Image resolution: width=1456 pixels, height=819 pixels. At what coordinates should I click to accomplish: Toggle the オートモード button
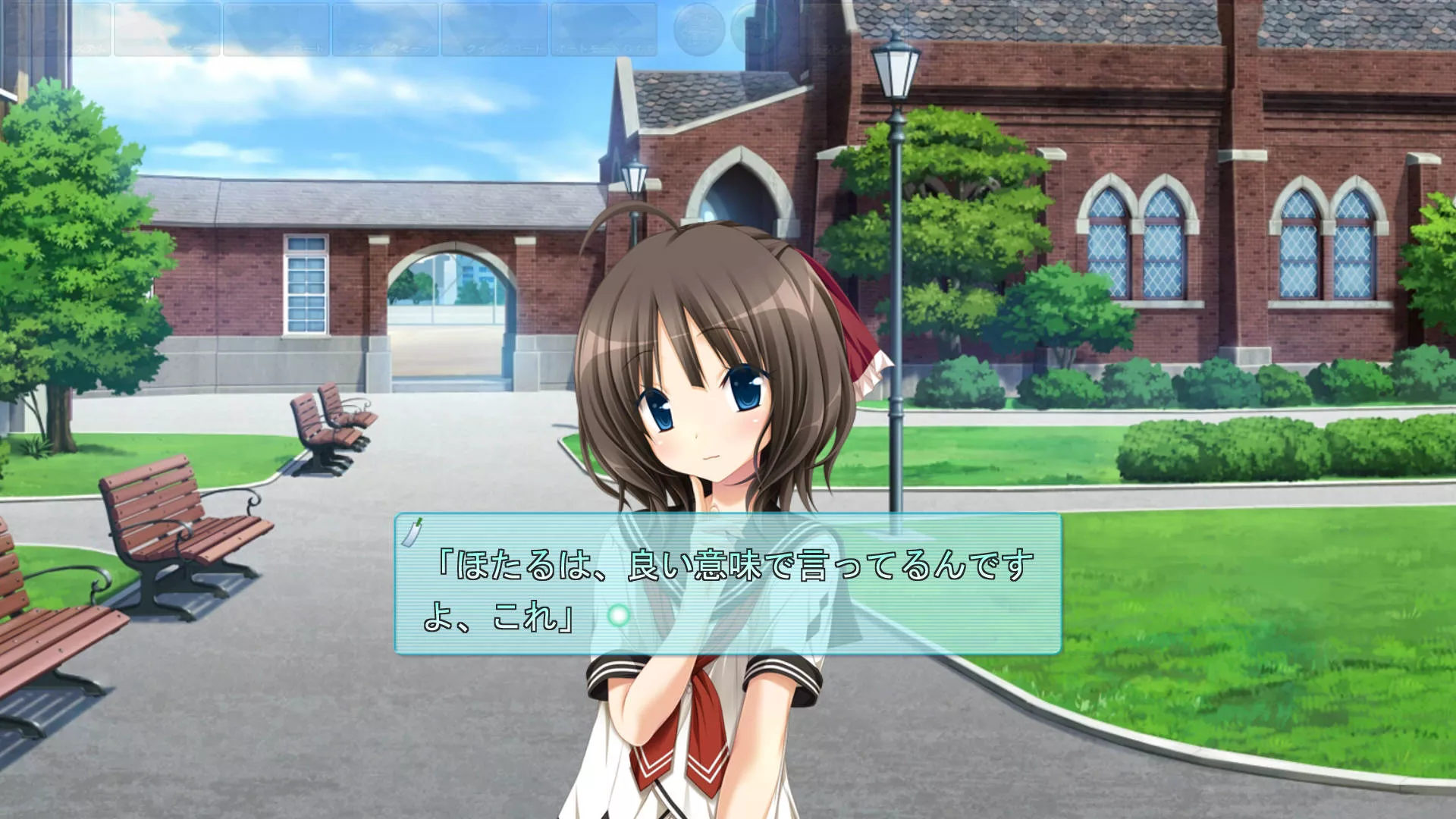click(604, 30)
